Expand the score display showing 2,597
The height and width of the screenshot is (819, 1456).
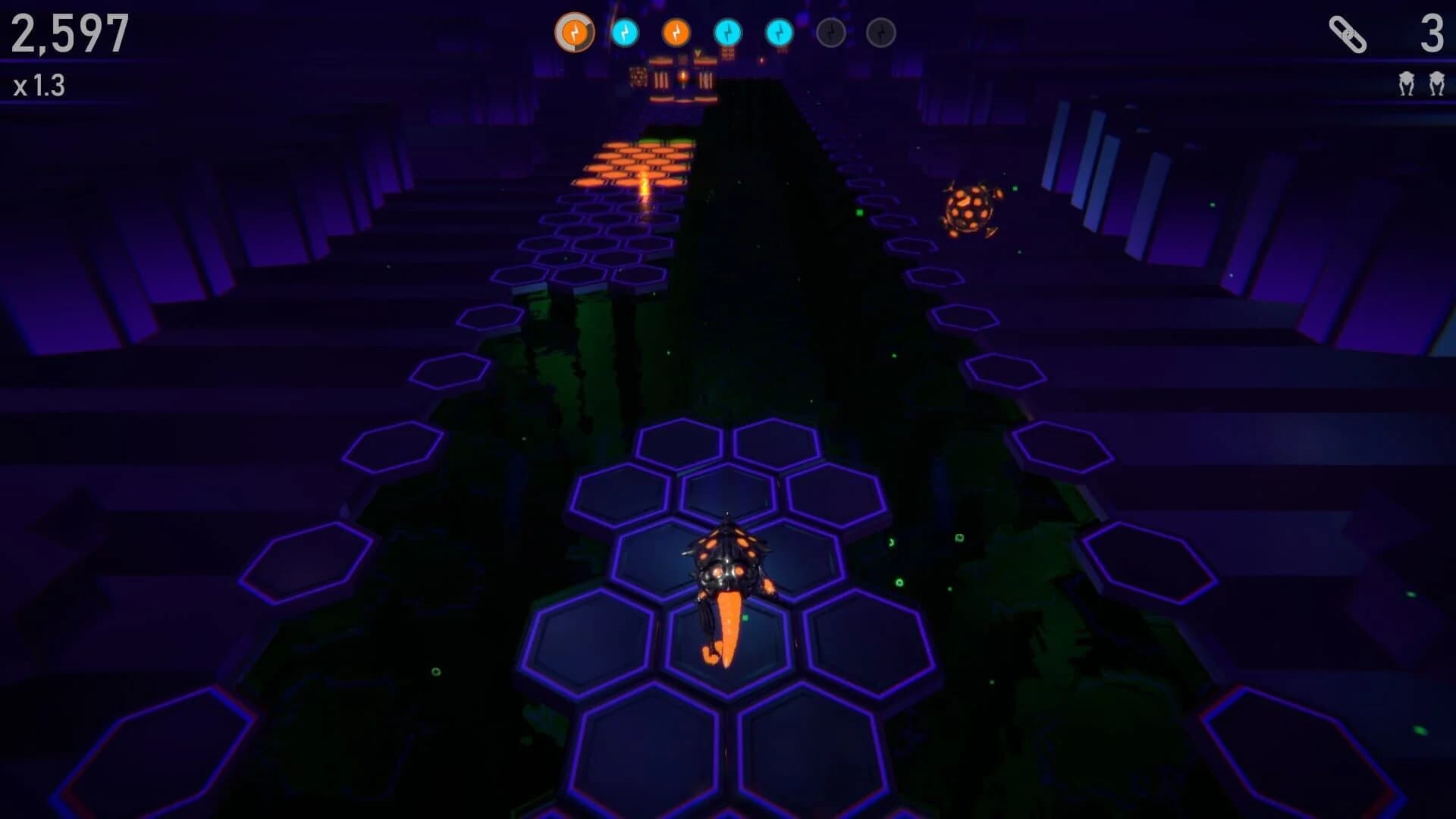tap(72, 34)
